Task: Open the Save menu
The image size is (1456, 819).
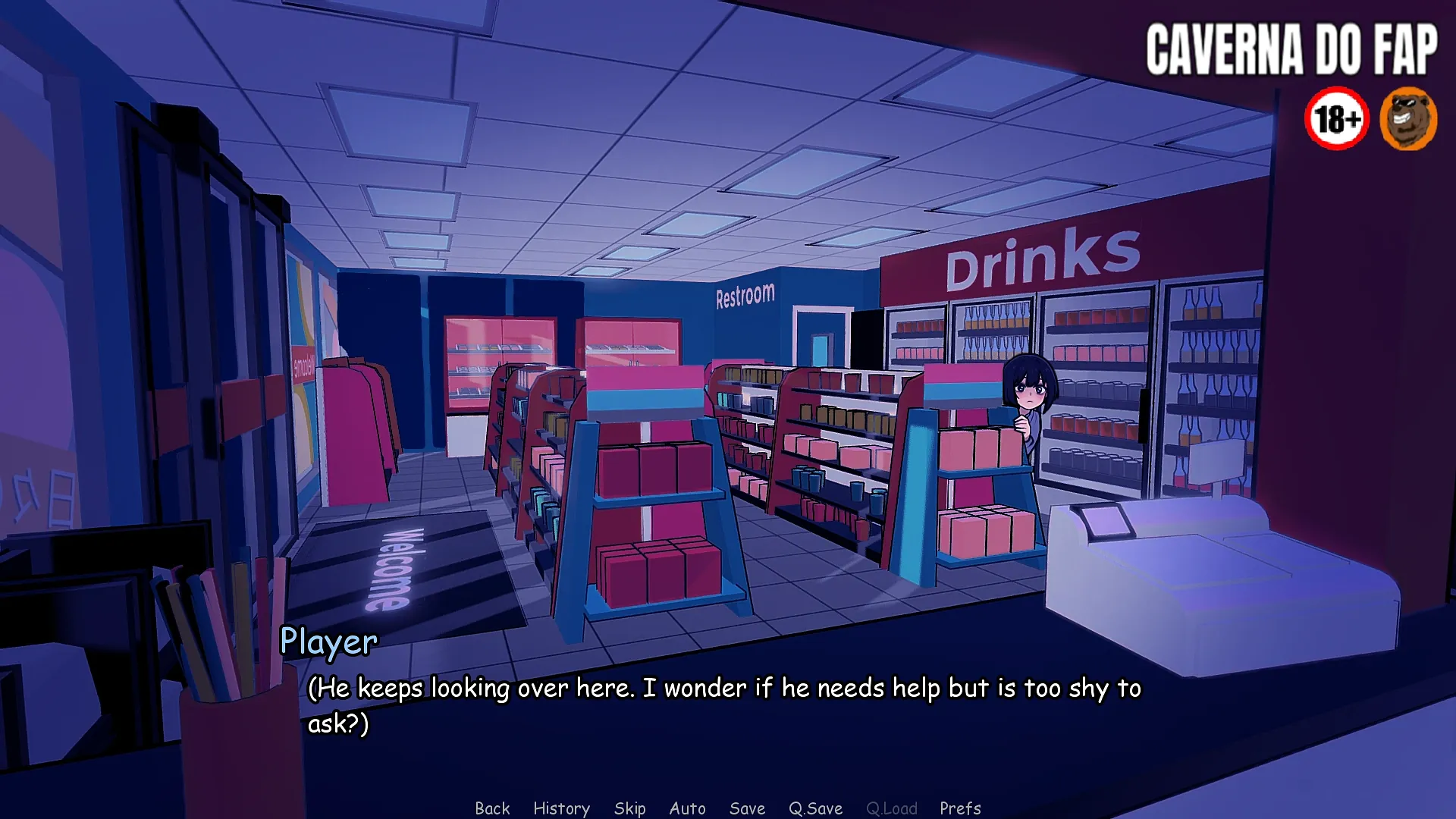Action: coord(747,808)
